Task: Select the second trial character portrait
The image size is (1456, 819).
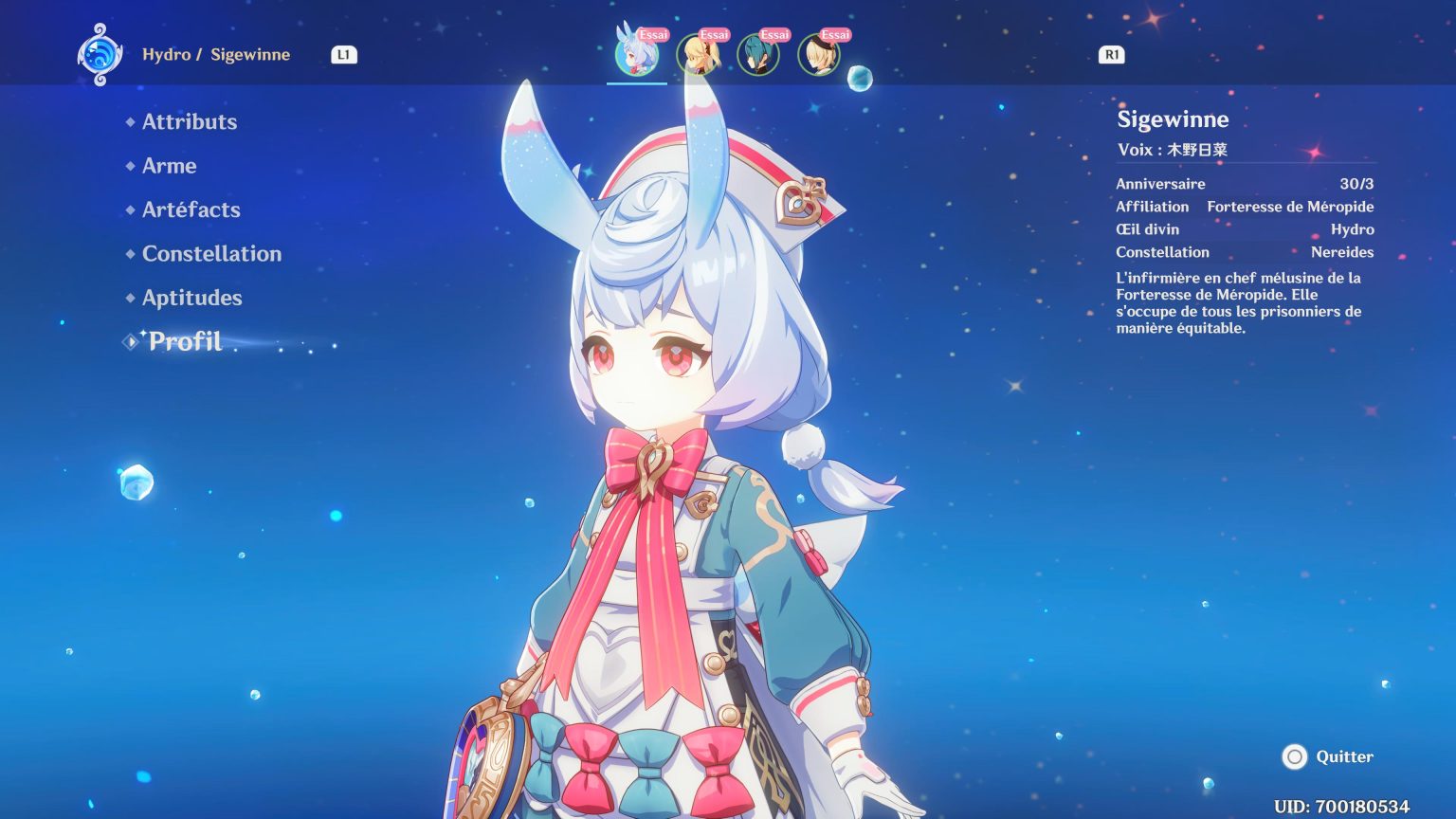Action: [697, 54]
